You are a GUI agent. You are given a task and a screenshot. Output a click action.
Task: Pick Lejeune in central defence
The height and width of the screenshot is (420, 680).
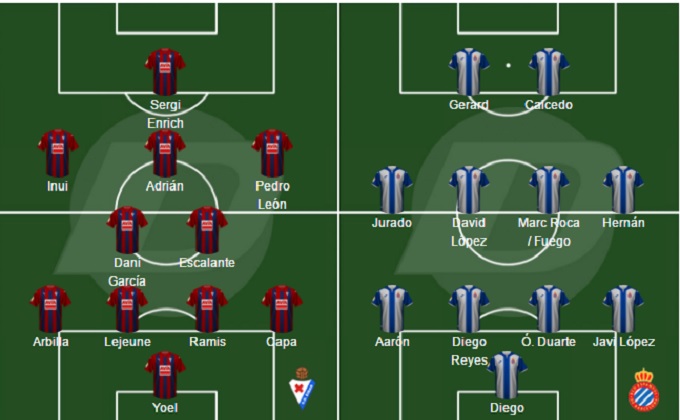pyautogui.click(x=127, y=308)
